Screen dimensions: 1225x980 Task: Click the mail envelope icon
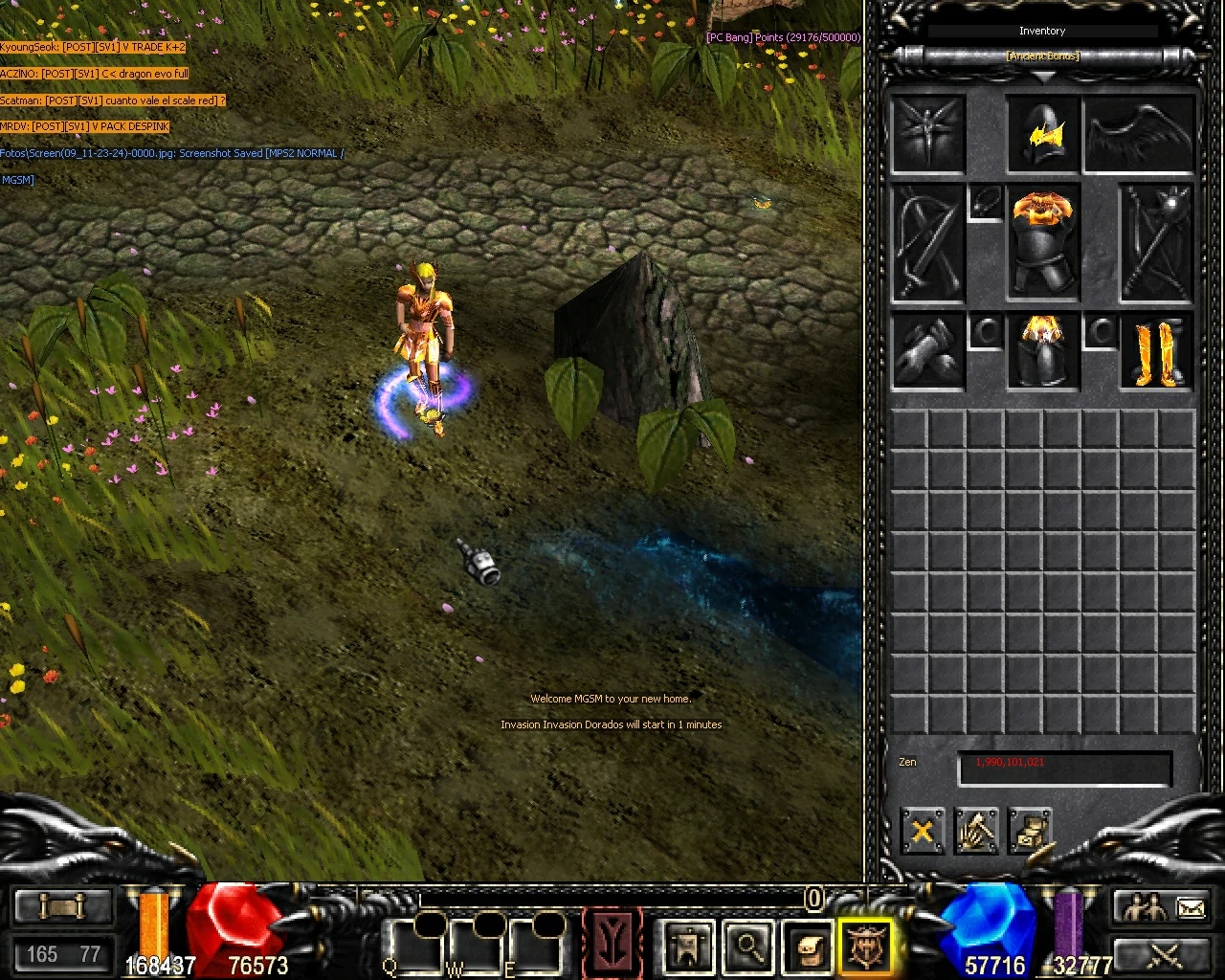click(x=1190, y=906)
